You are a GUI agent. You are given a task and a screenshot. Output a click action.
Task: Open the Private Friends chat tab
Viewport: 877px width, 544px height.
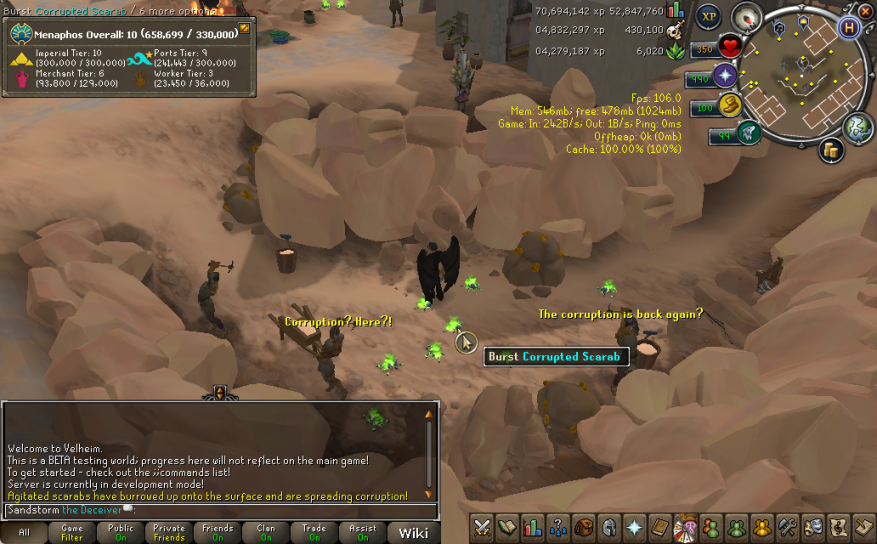[169, 532]
